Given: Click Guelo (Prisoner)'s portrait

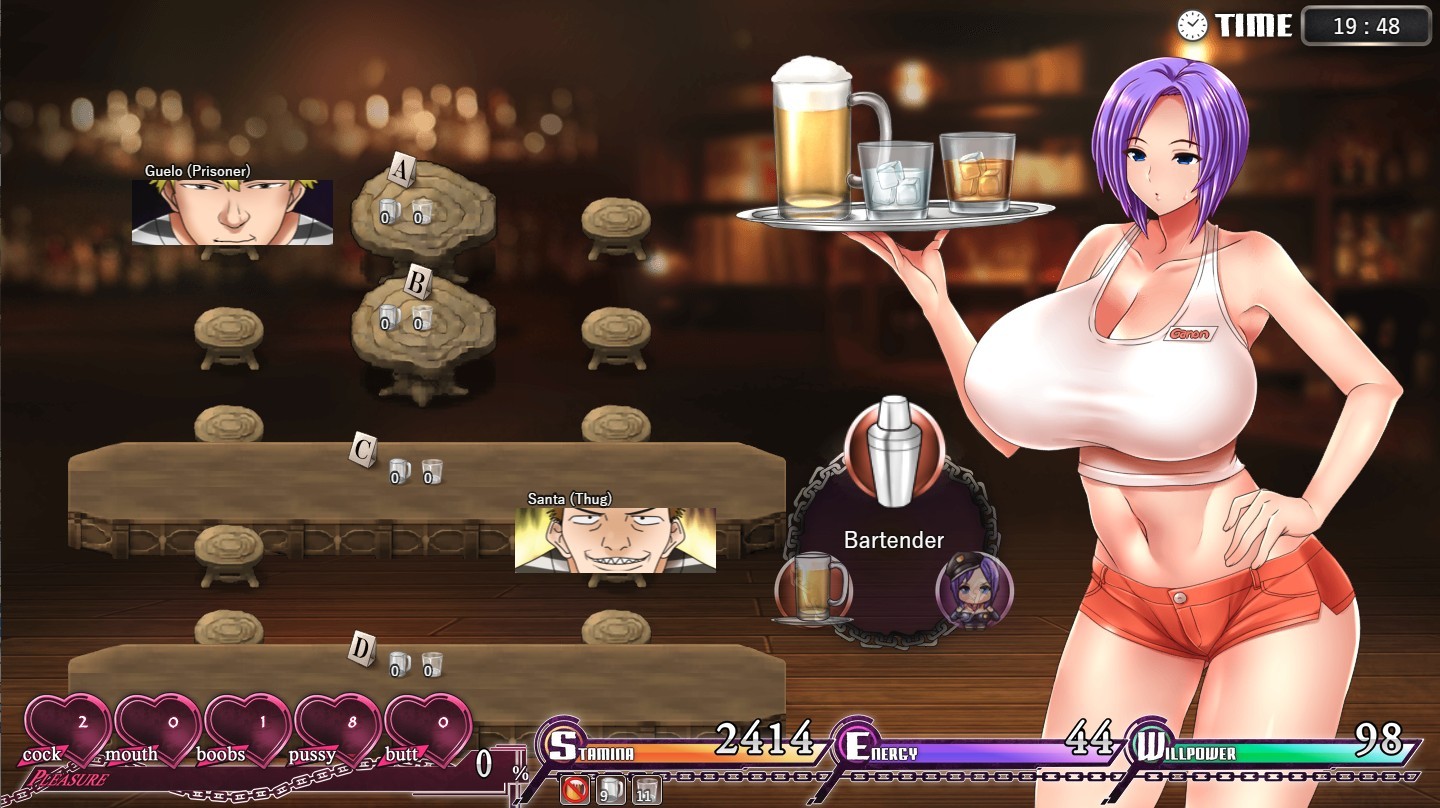Looking at the screenshot, I should [x=232, y=211].
